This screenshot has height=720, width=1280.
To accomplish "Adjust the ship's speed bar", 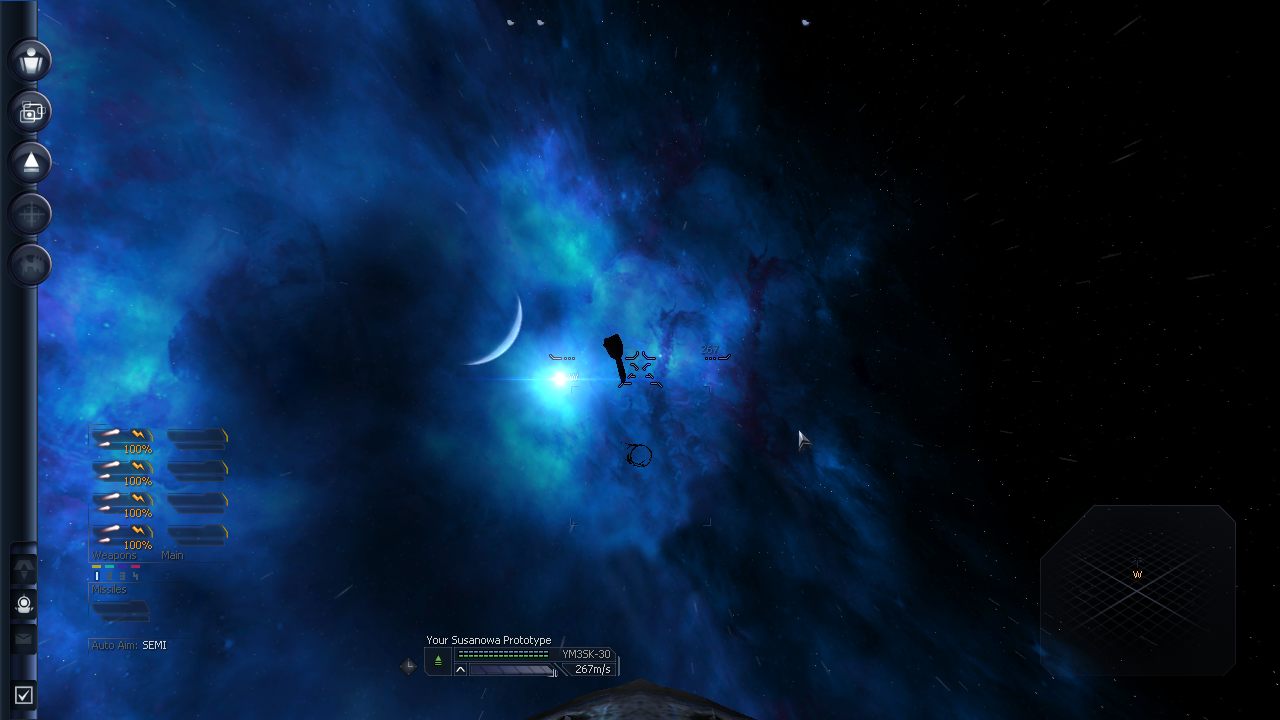I will pos(512,670).
